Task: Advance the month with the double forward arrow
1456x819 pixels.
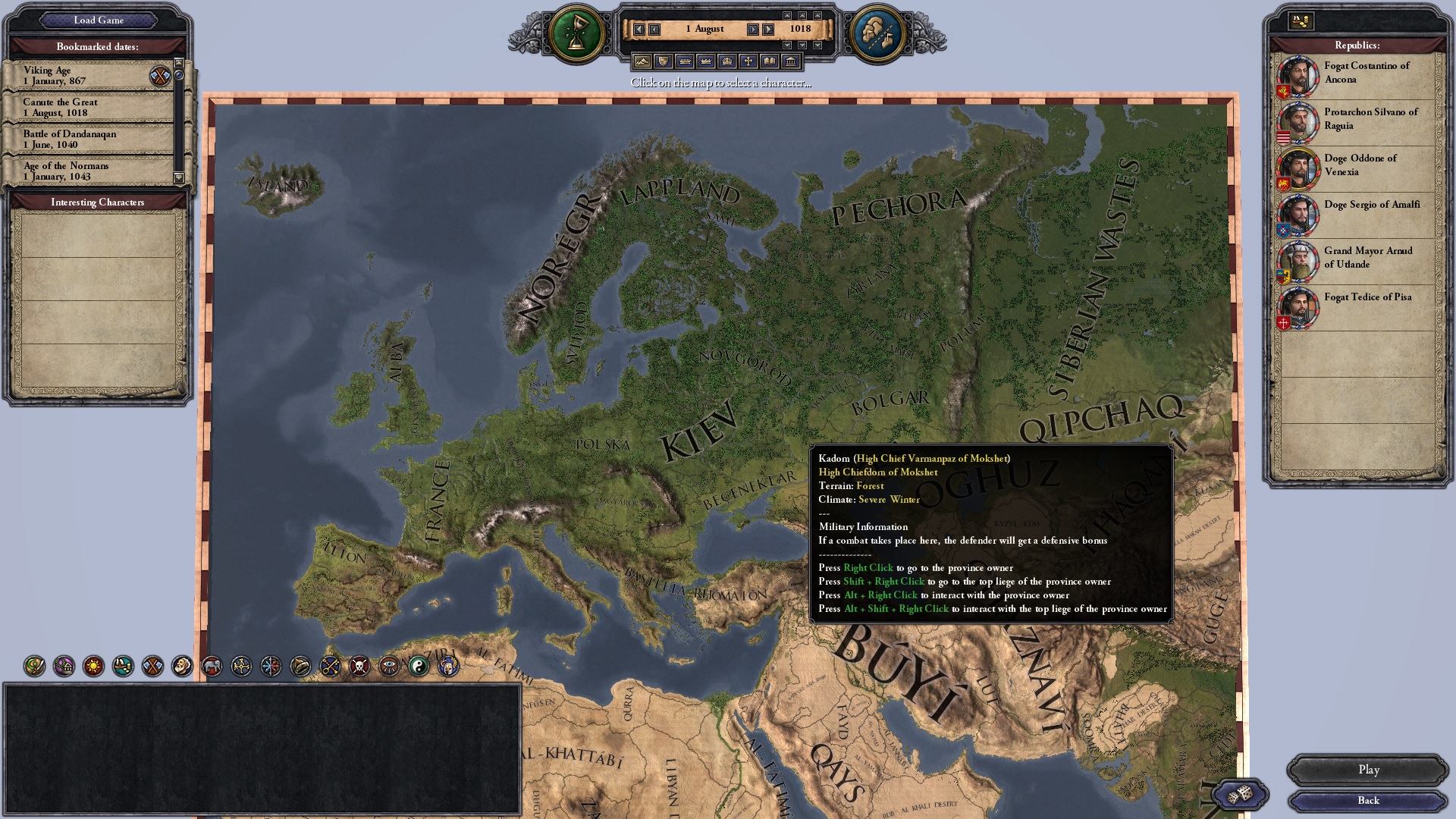Action: (x=767, y=29)
